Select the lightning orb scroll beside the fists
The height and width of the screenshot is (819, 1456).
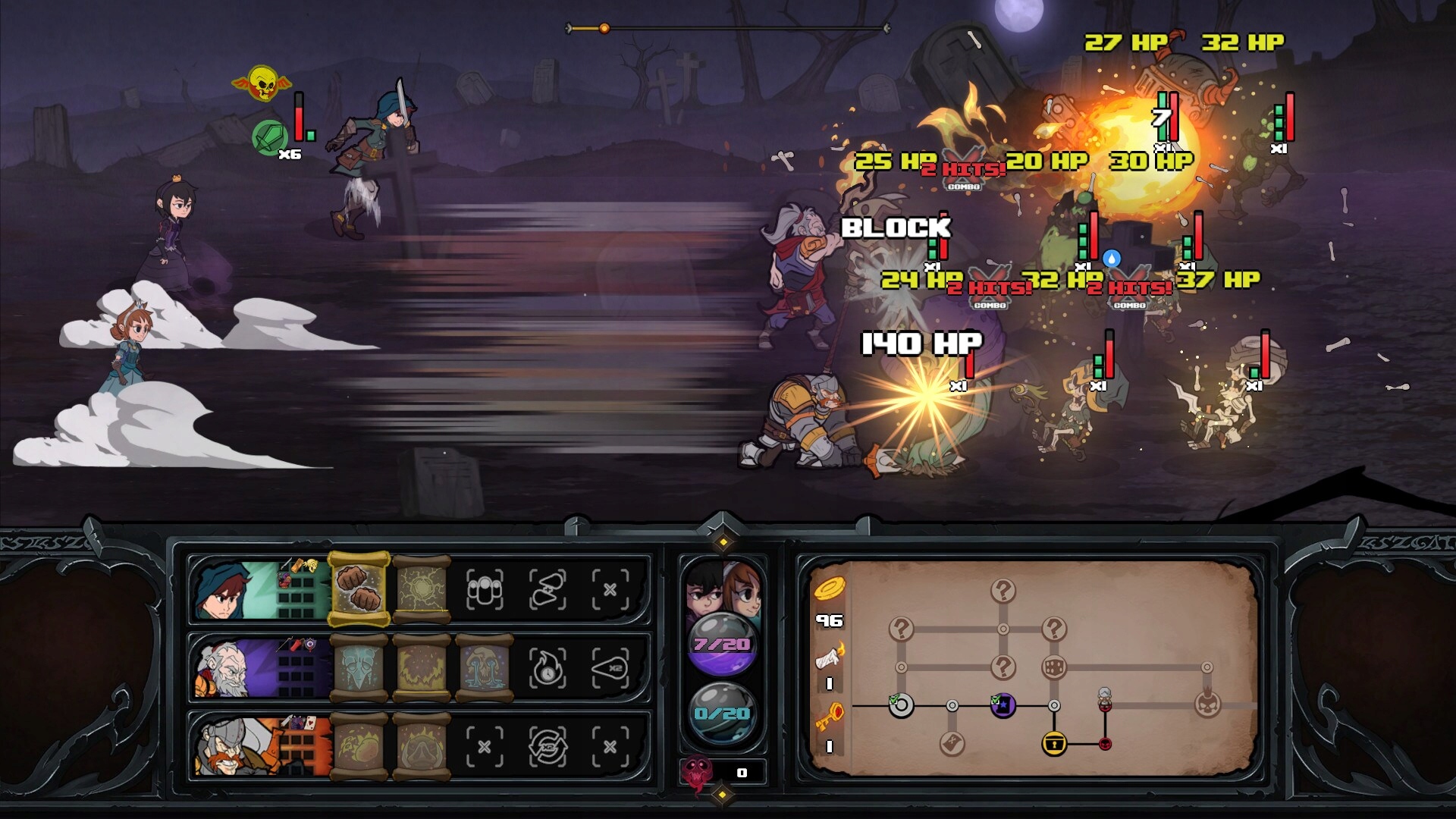[421, 588]
